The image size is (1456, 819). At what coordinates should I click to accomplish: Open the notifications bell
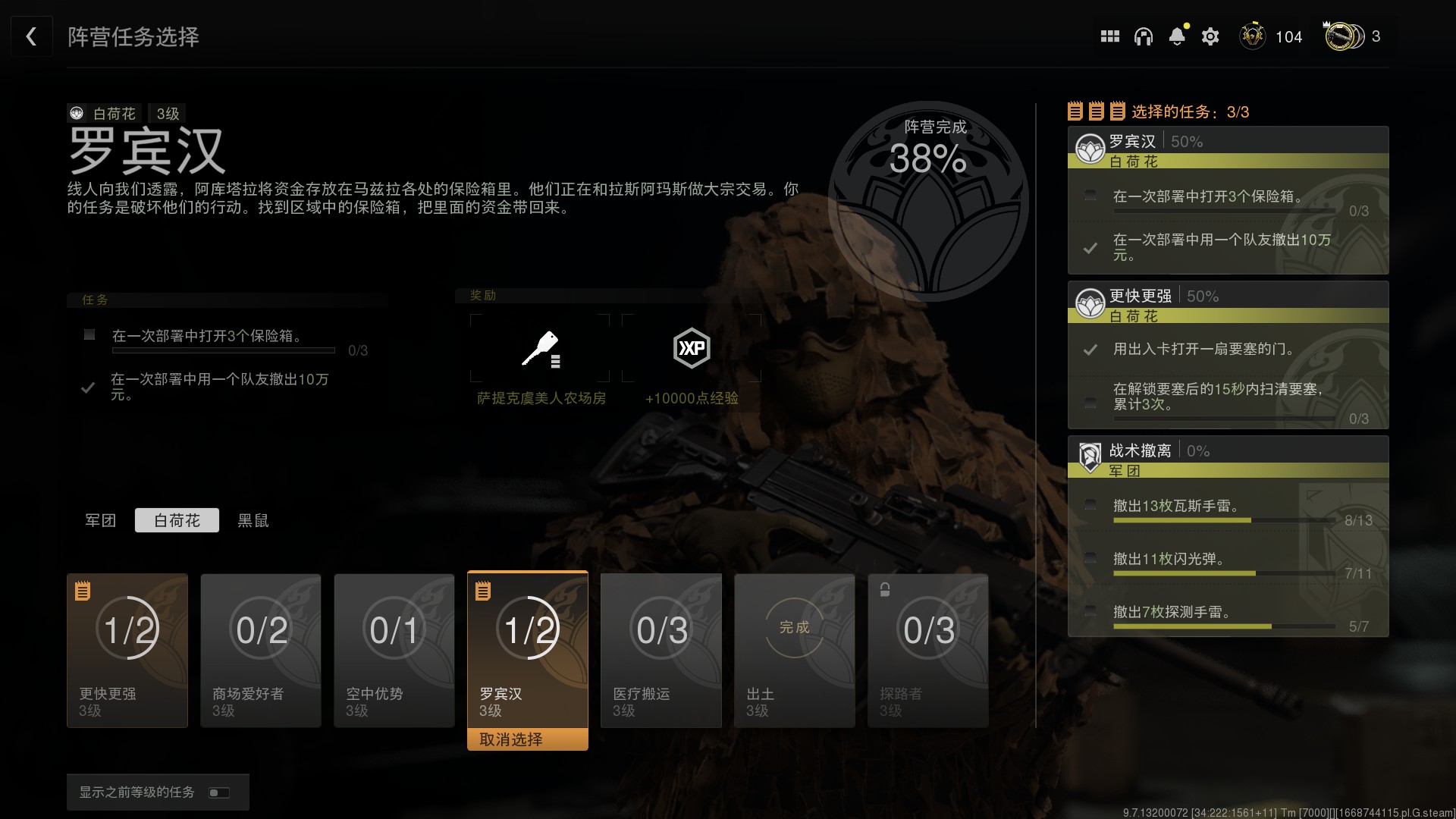[1177, 36]
